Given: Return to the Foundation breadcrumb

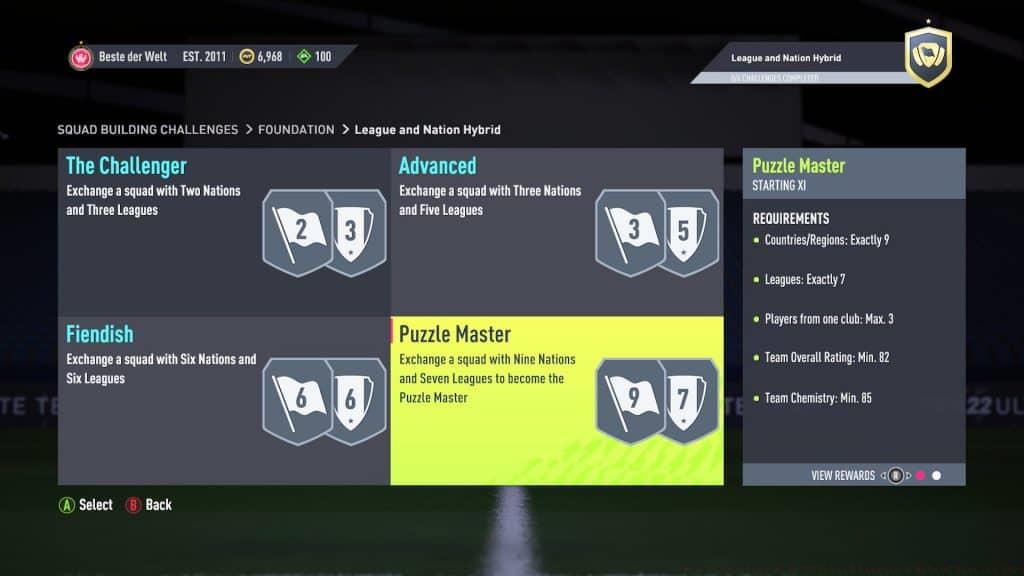Looking at the screenshot, I should (x=296, y=130).
